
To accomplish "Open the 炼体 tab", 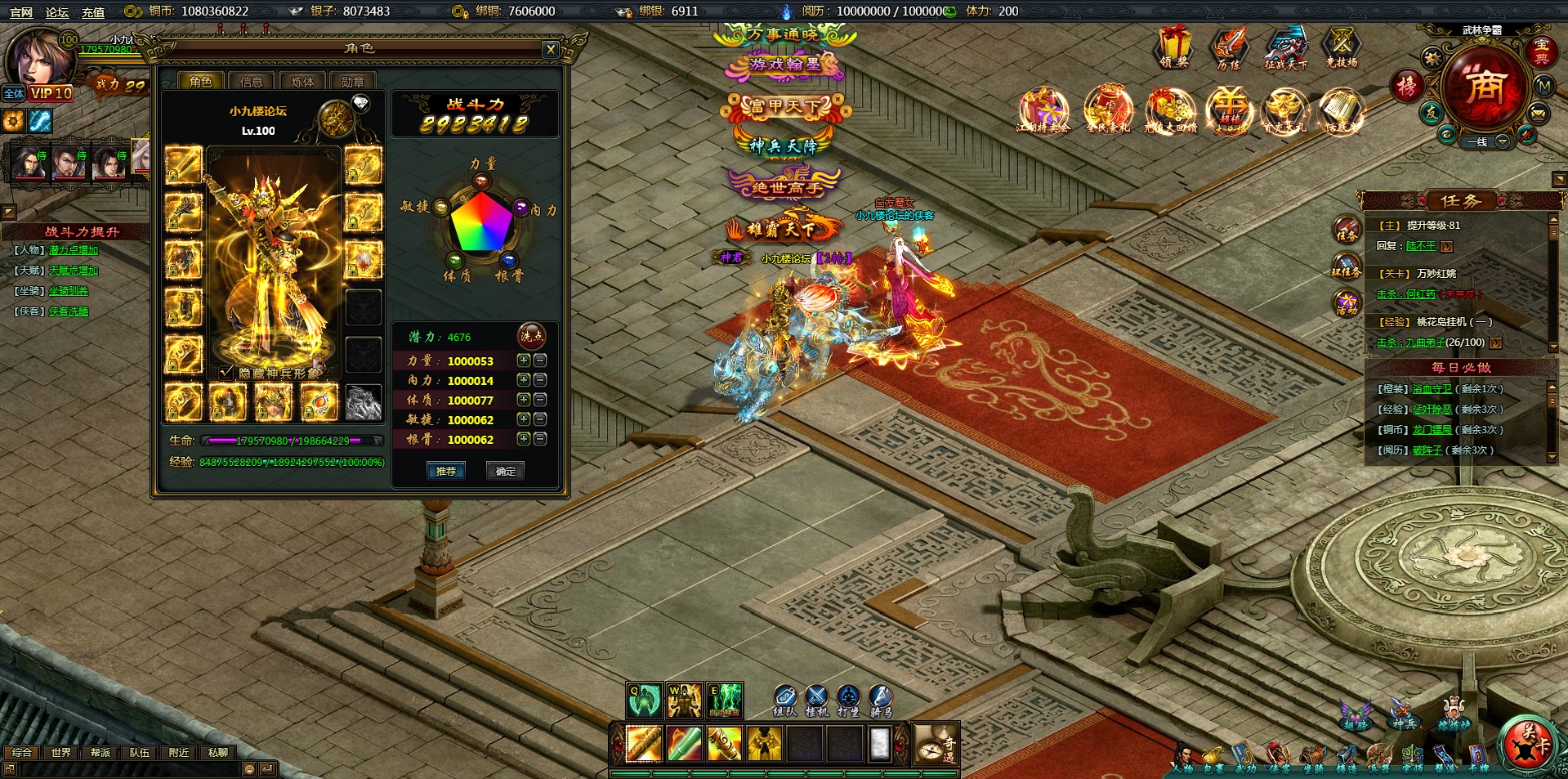I will tap(302, 82).
